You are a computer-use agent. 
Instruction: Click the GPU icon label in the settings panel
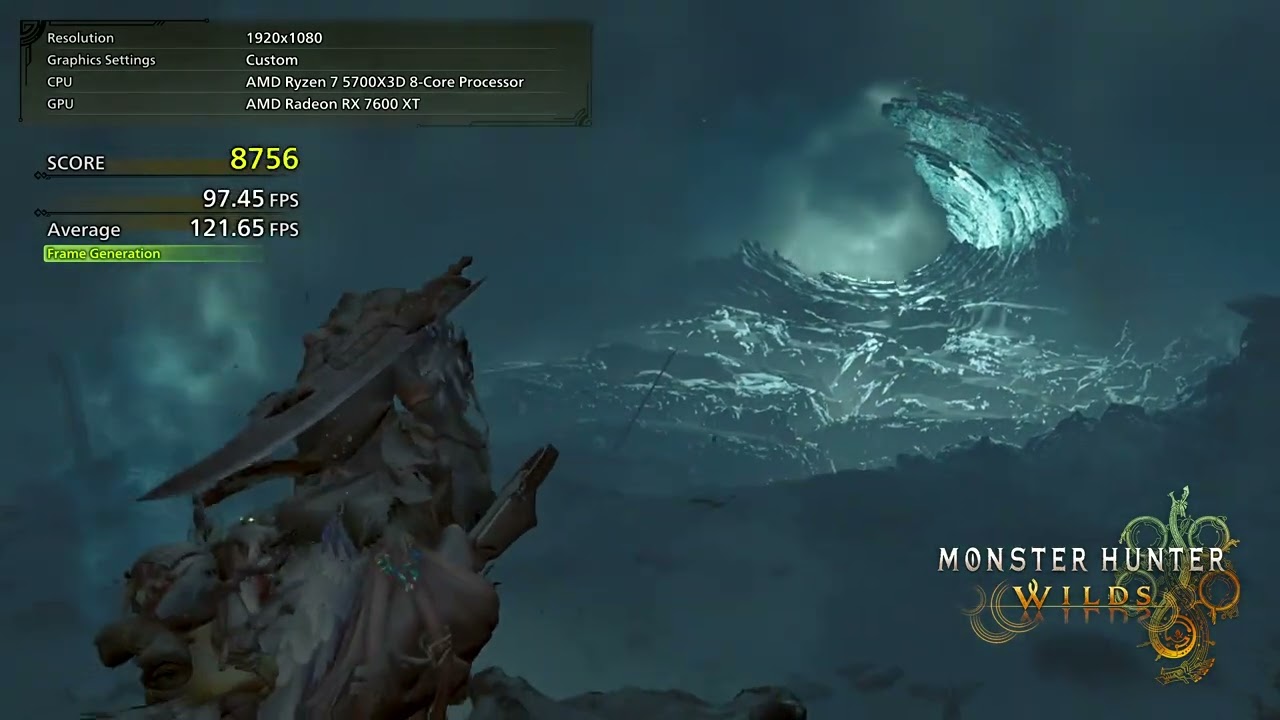coord(59,103)
